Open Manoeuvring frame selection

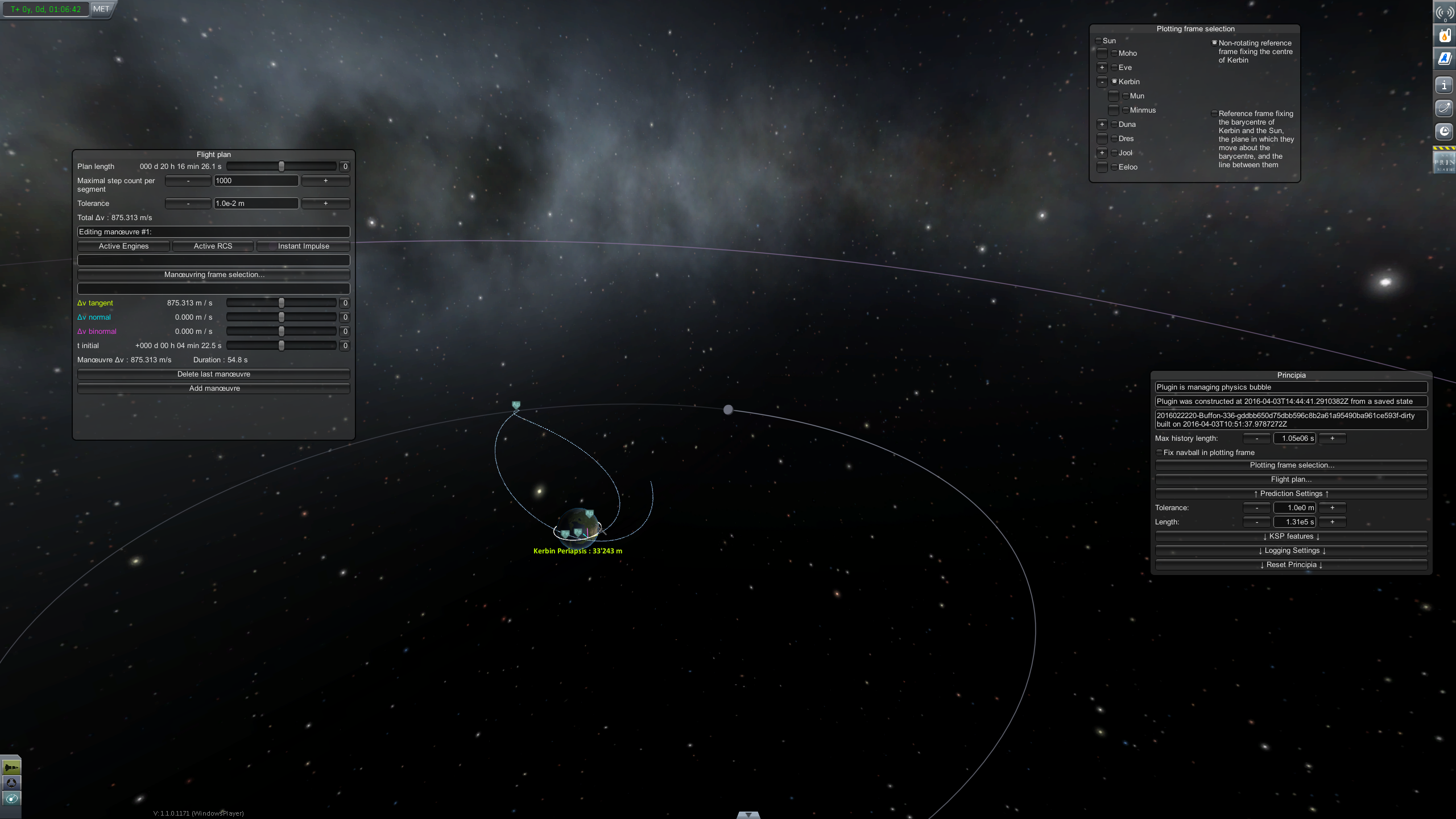pos(214,275)
